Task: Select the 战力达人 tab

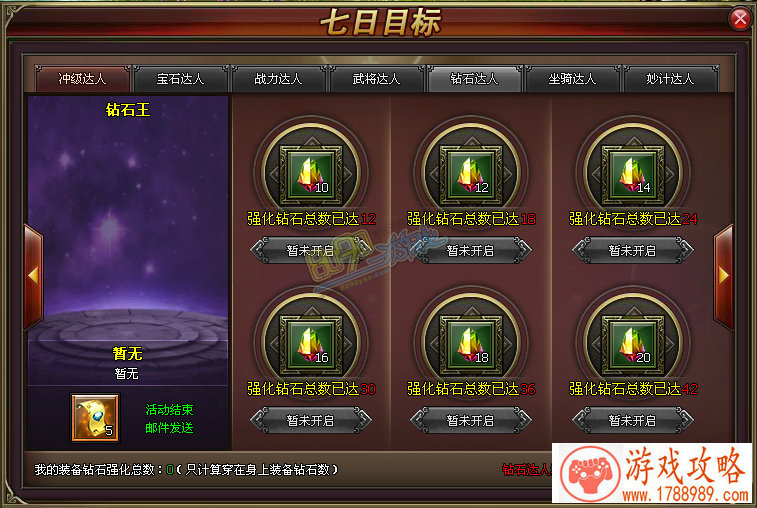Action: tap(278, 78)
